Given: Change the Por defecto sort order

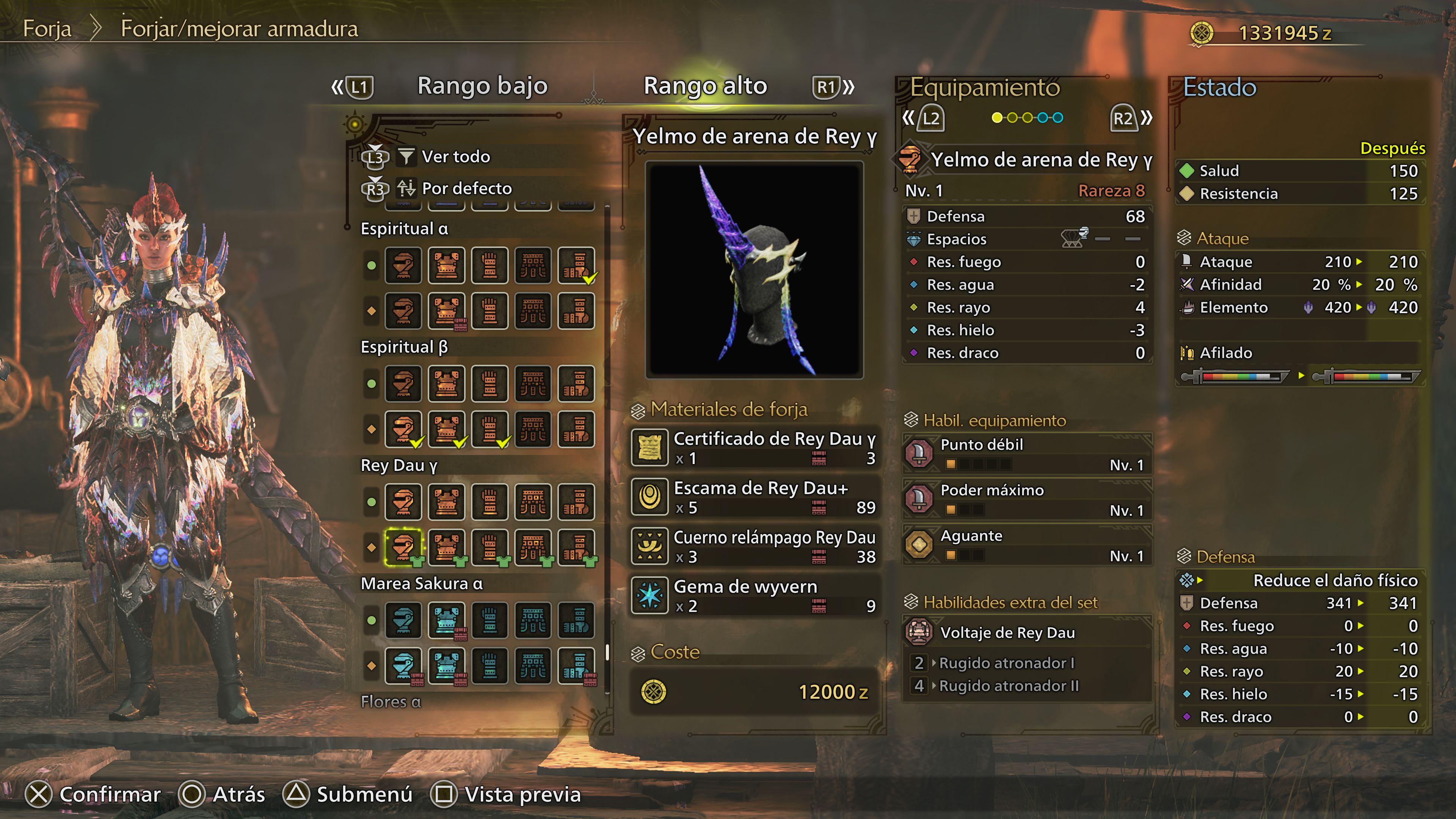Looking at the screenshot, I should [x=466, y=188].
